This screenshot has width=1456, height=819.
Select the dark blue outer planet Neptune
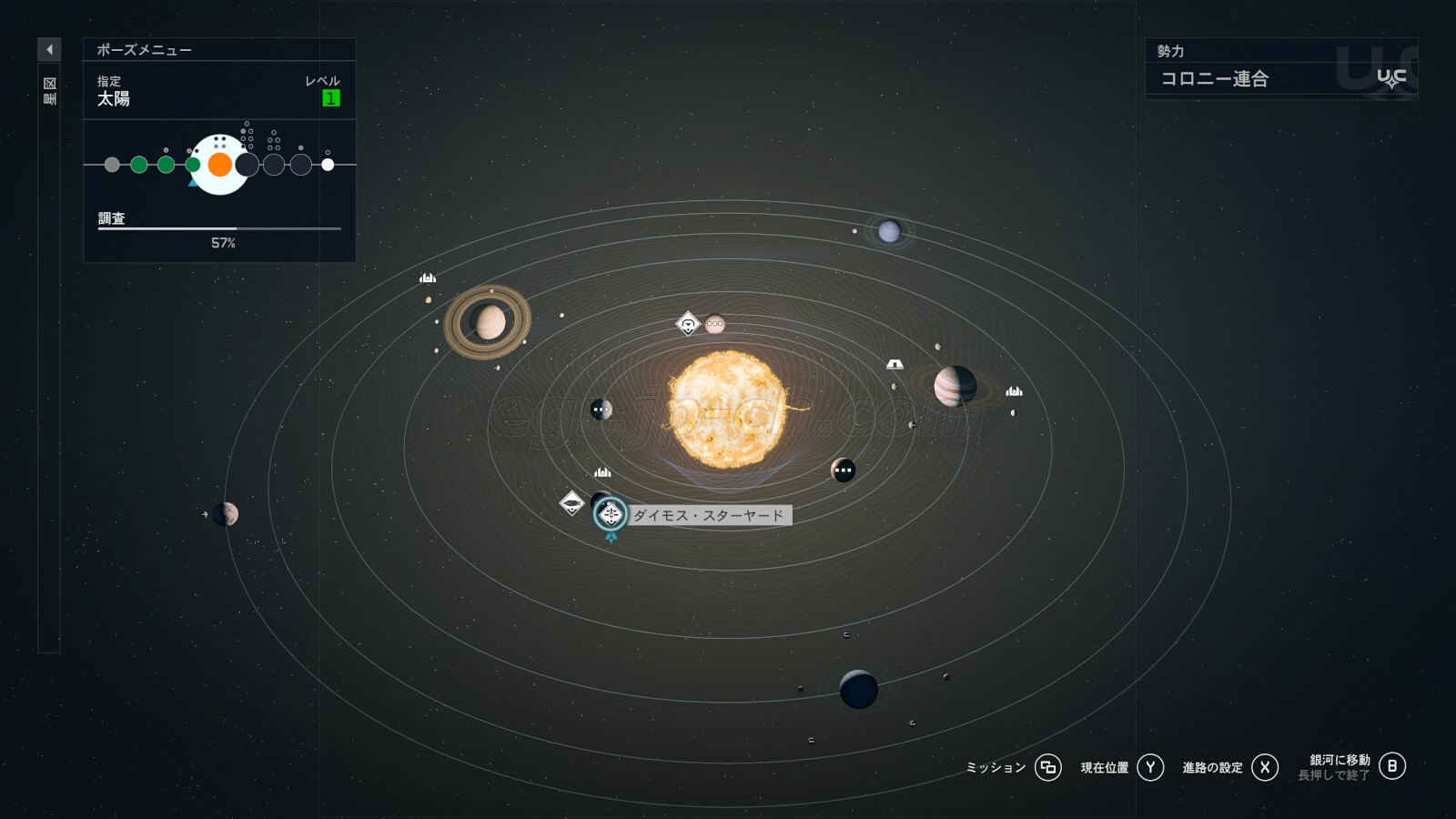[x=858, y=690]
